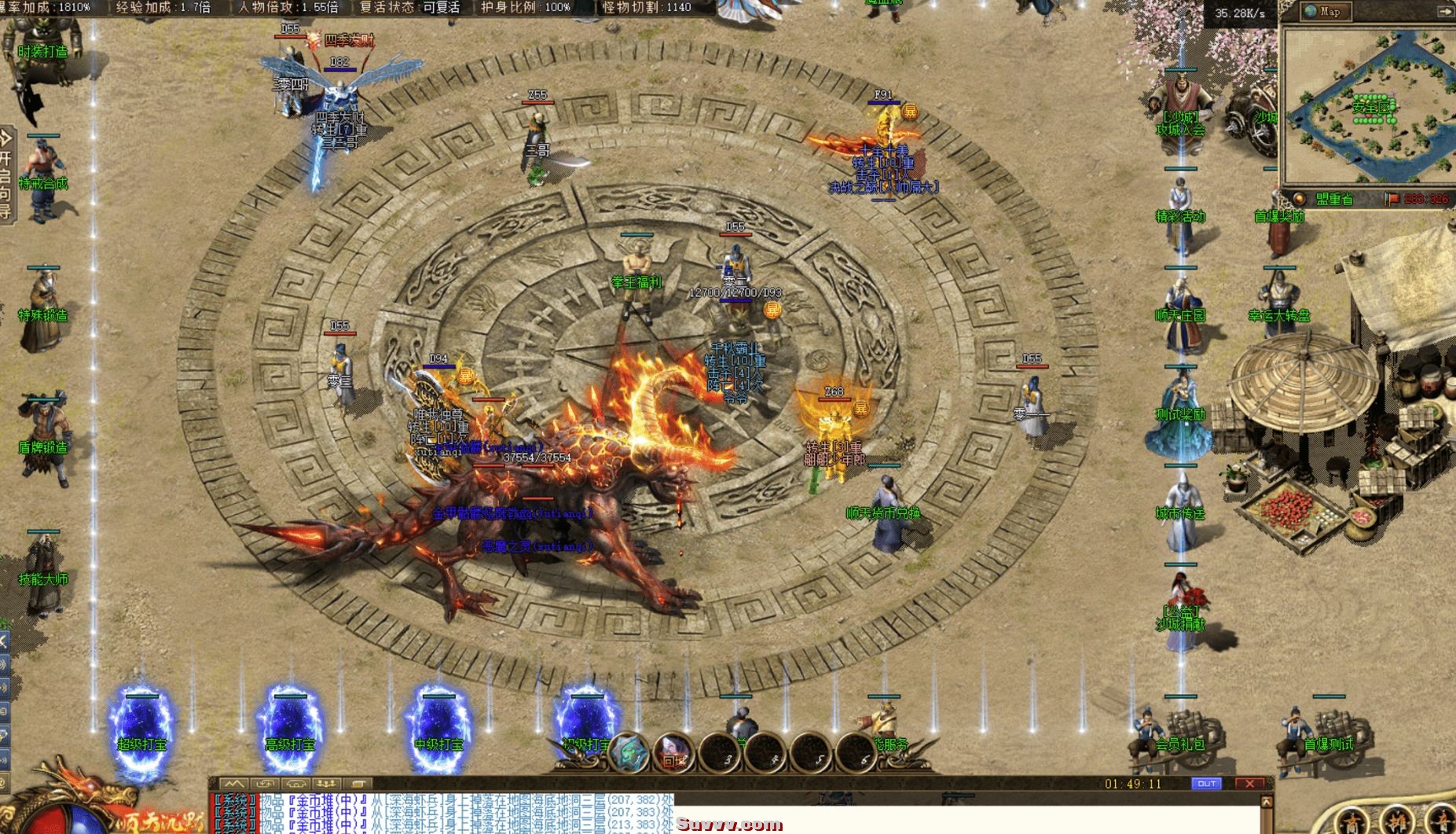This screenshot has height=834, width=1456.
Task: Click the rightmost chat toolbar button
Action: pos(358,784)
